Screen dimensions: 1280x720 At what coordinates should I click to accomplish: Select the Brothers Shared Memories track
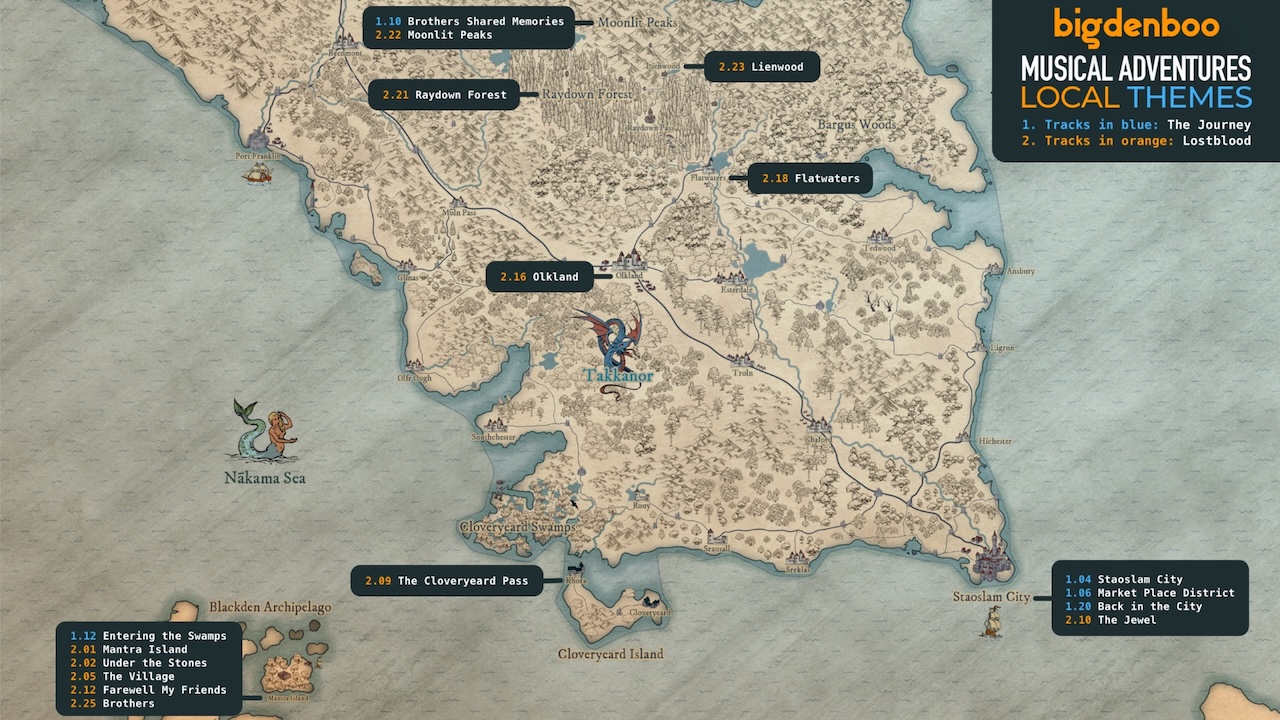469,21
